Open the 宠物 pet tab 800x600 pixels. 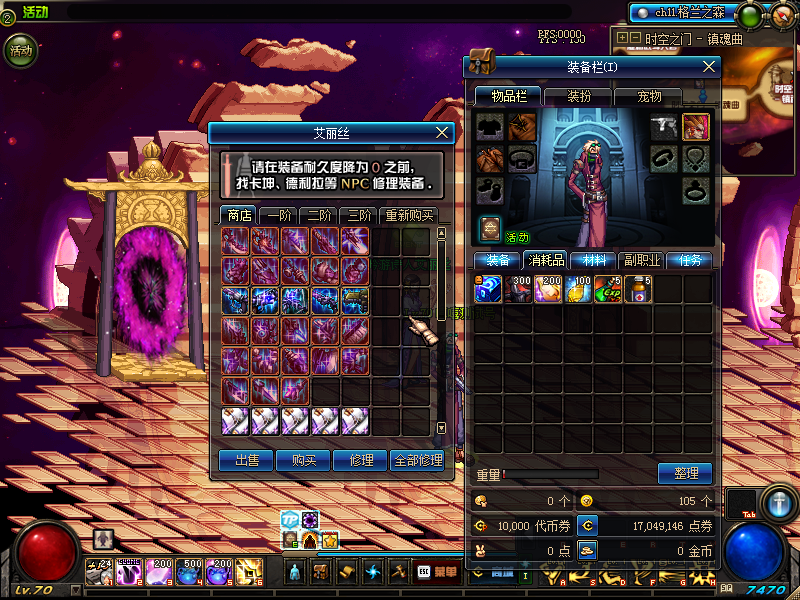pyautogui.click(x=649, y=96)
